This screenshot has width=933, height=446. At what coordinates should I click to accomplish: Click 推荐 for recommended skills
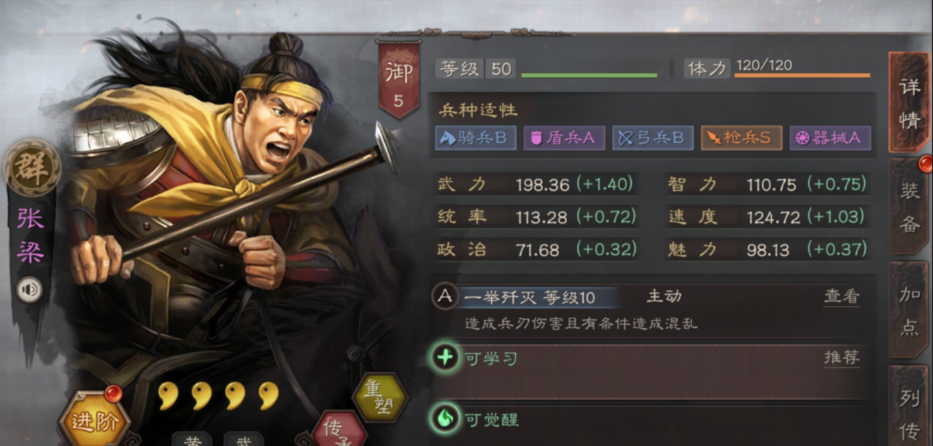[x=841, y=358]
